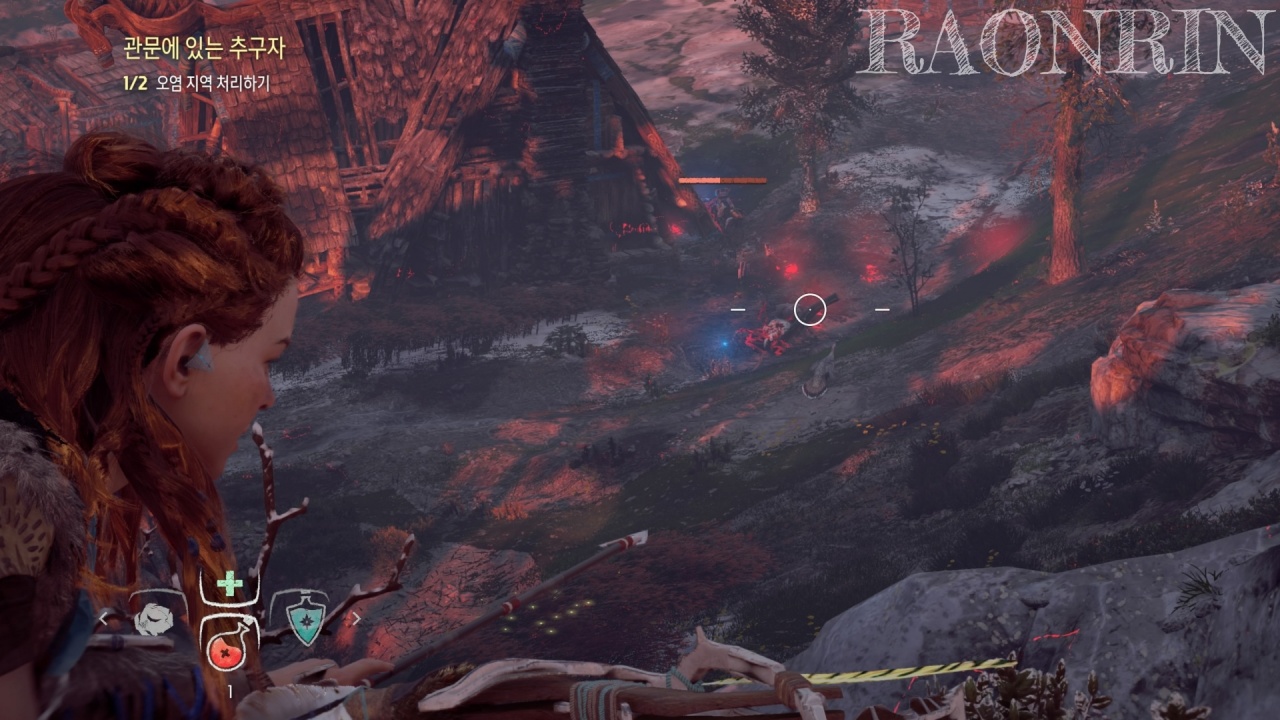
Task: Cycle quick items with the left arrow
Action: pyautogui.click(x=103, y=619)
